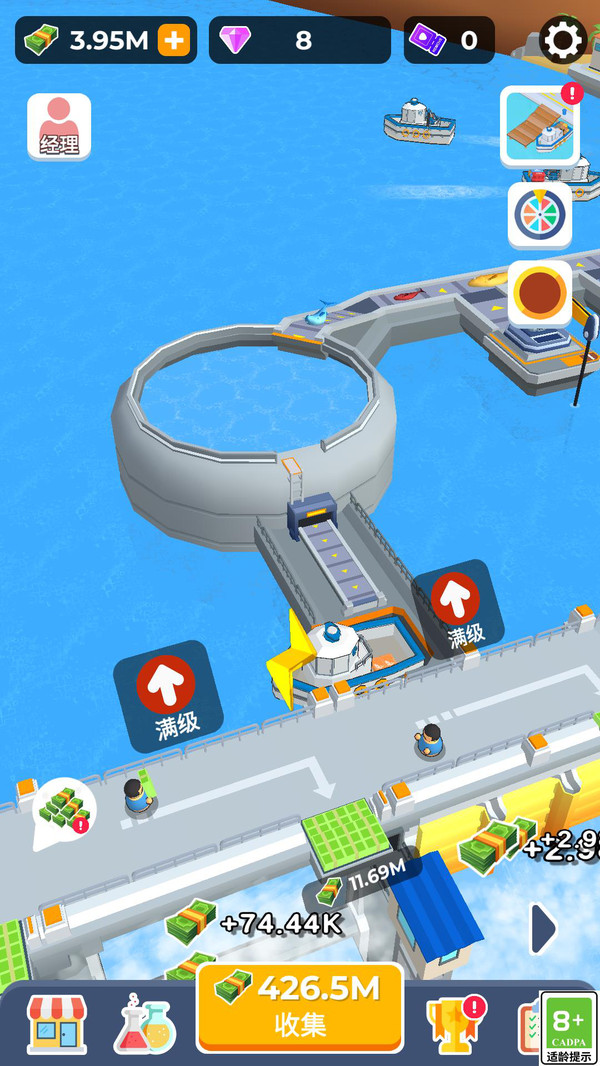Tap the cash speech bubble notification
The height and width of the screenshot is (1066, 600).
coord(64,809)
